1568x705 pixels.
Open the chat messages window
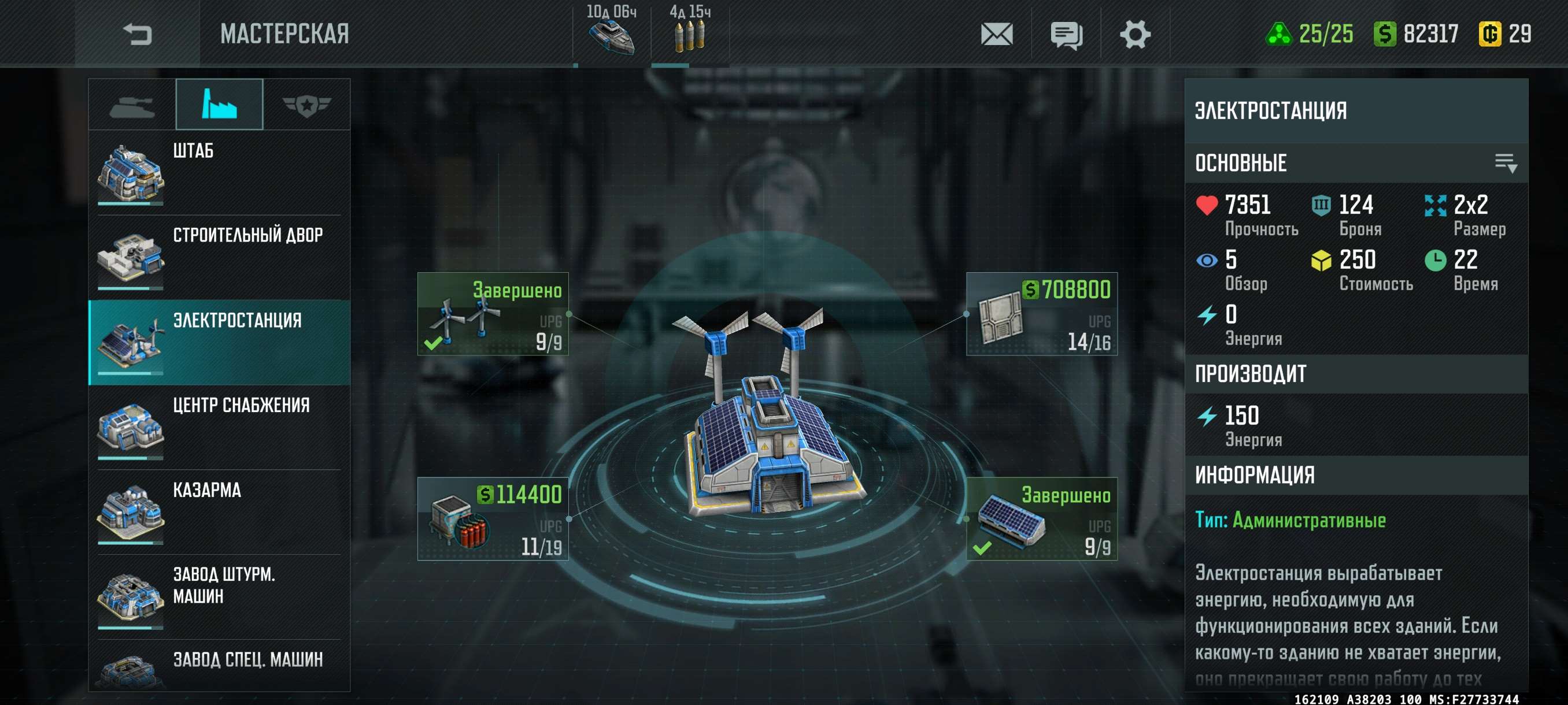click(1066, 35)
